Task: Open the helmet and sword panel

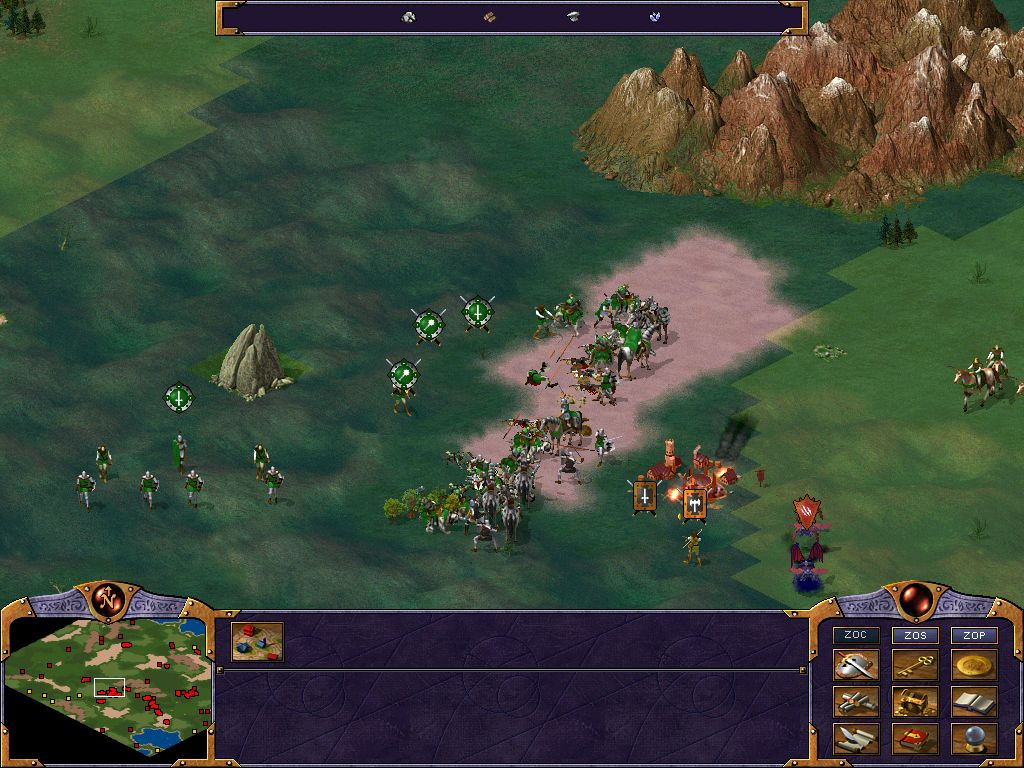Action: coord(856,666)
